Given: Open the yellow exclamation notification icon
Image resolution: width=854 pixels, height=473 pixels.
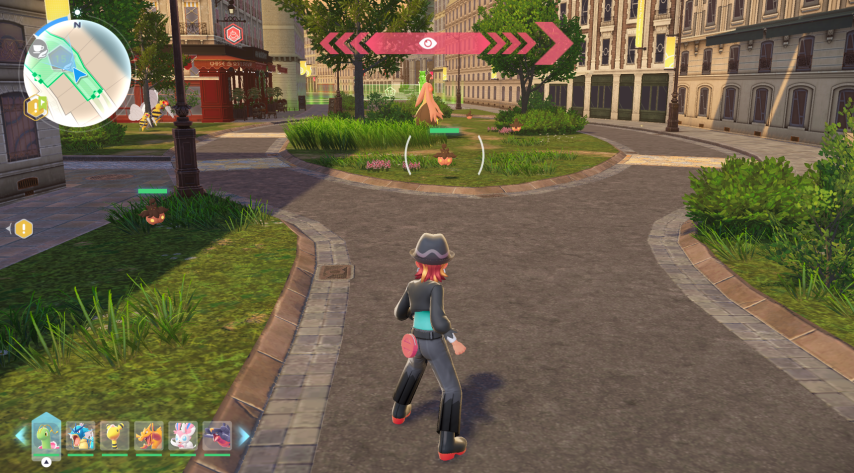Looking at the screenshot, I should pyautogui.click(x=24, y=228).
